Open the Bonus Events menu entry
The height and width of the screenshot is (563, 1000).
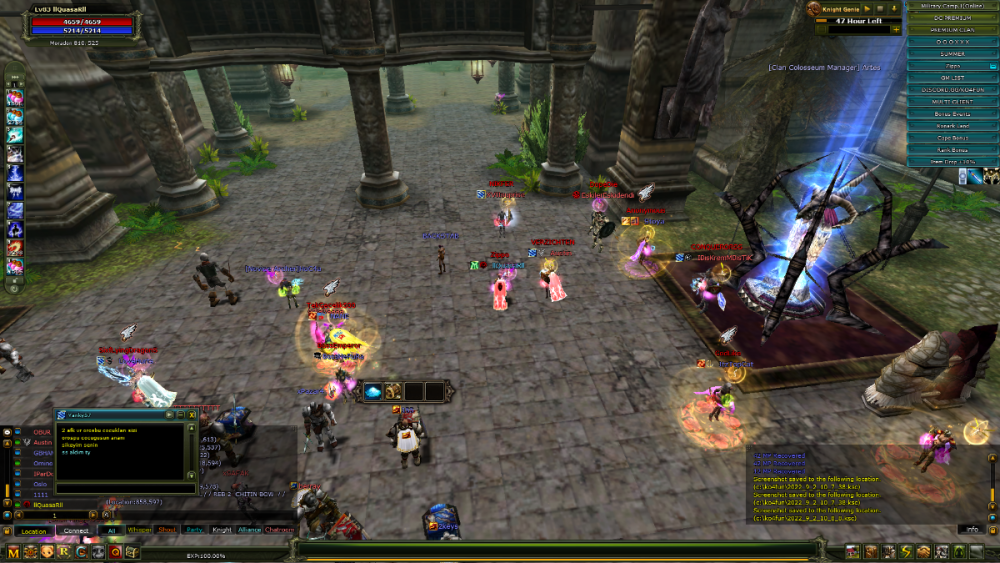[953, 115]
